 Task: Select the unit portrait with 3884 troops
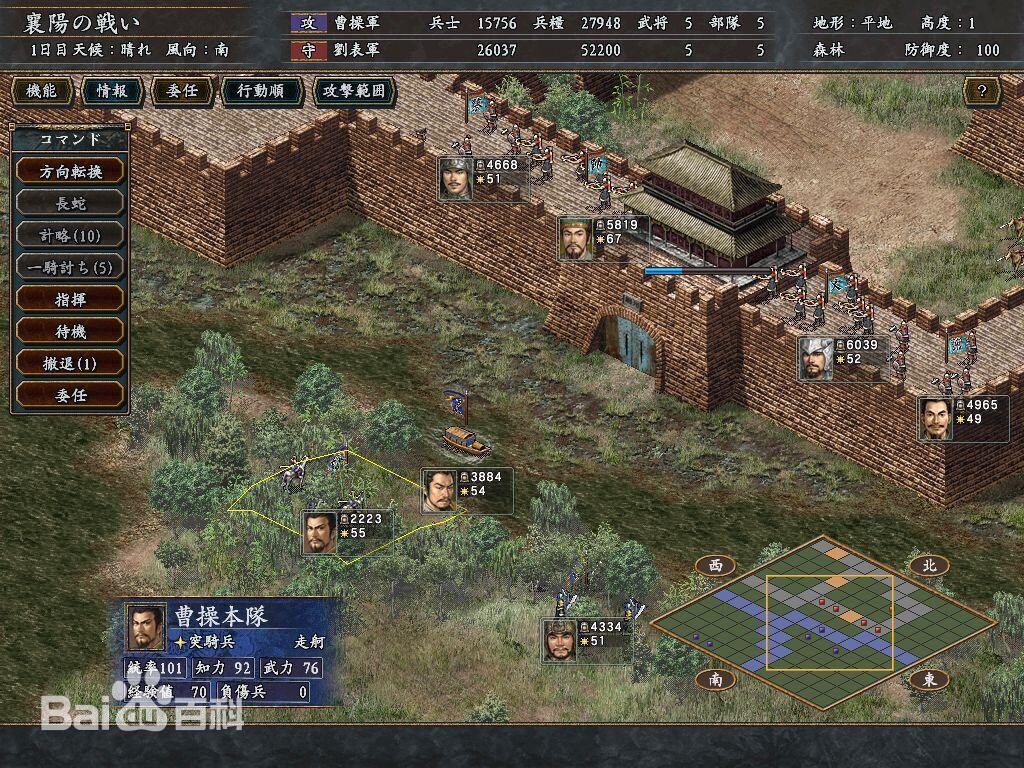pyautogui.click(x=438, y=491)
